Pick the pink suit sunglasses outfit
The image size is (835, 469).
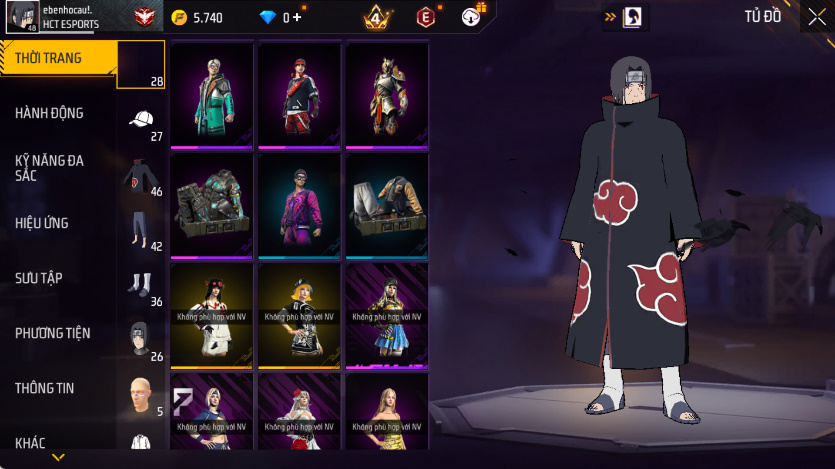click(299, 205)
